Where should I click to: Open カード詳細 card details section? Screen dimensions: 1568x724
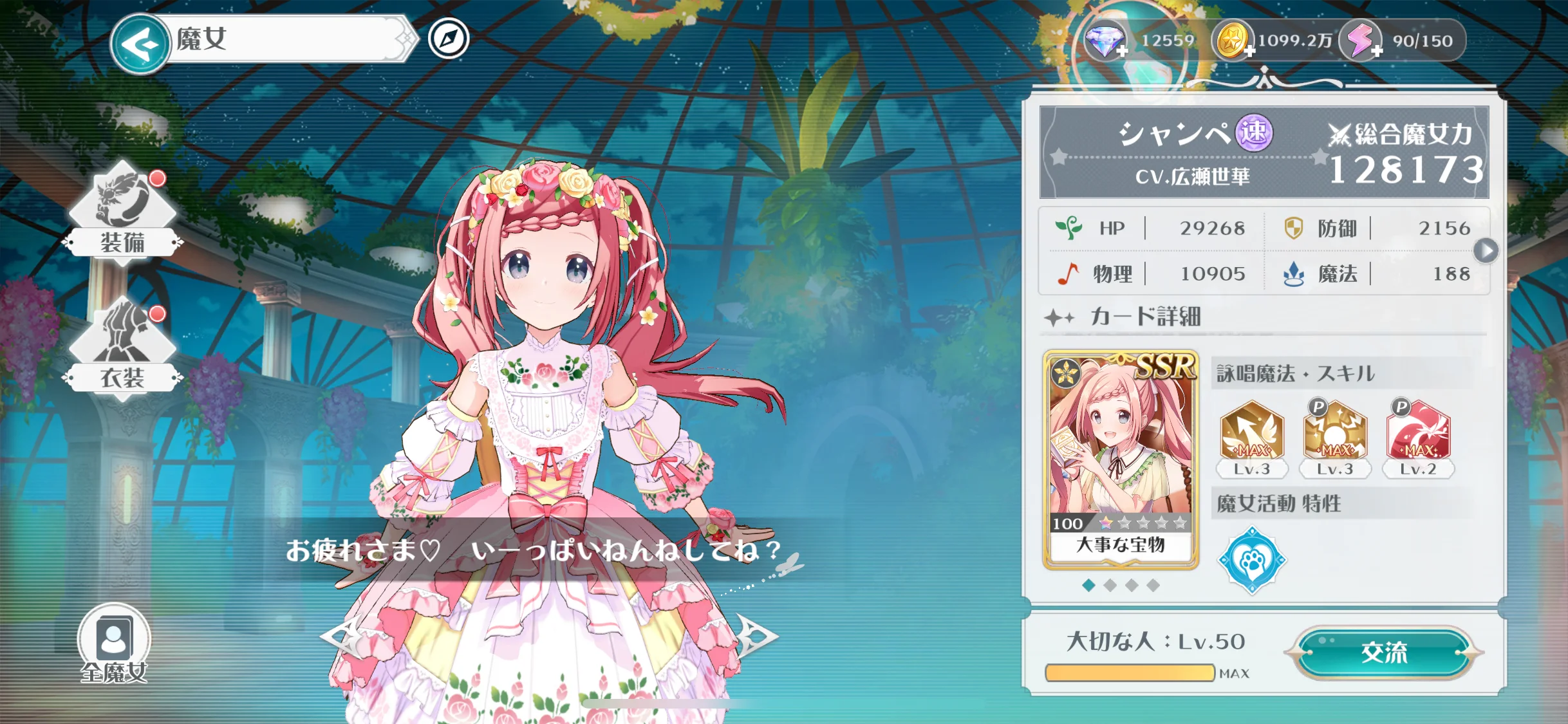point(1146,317)
